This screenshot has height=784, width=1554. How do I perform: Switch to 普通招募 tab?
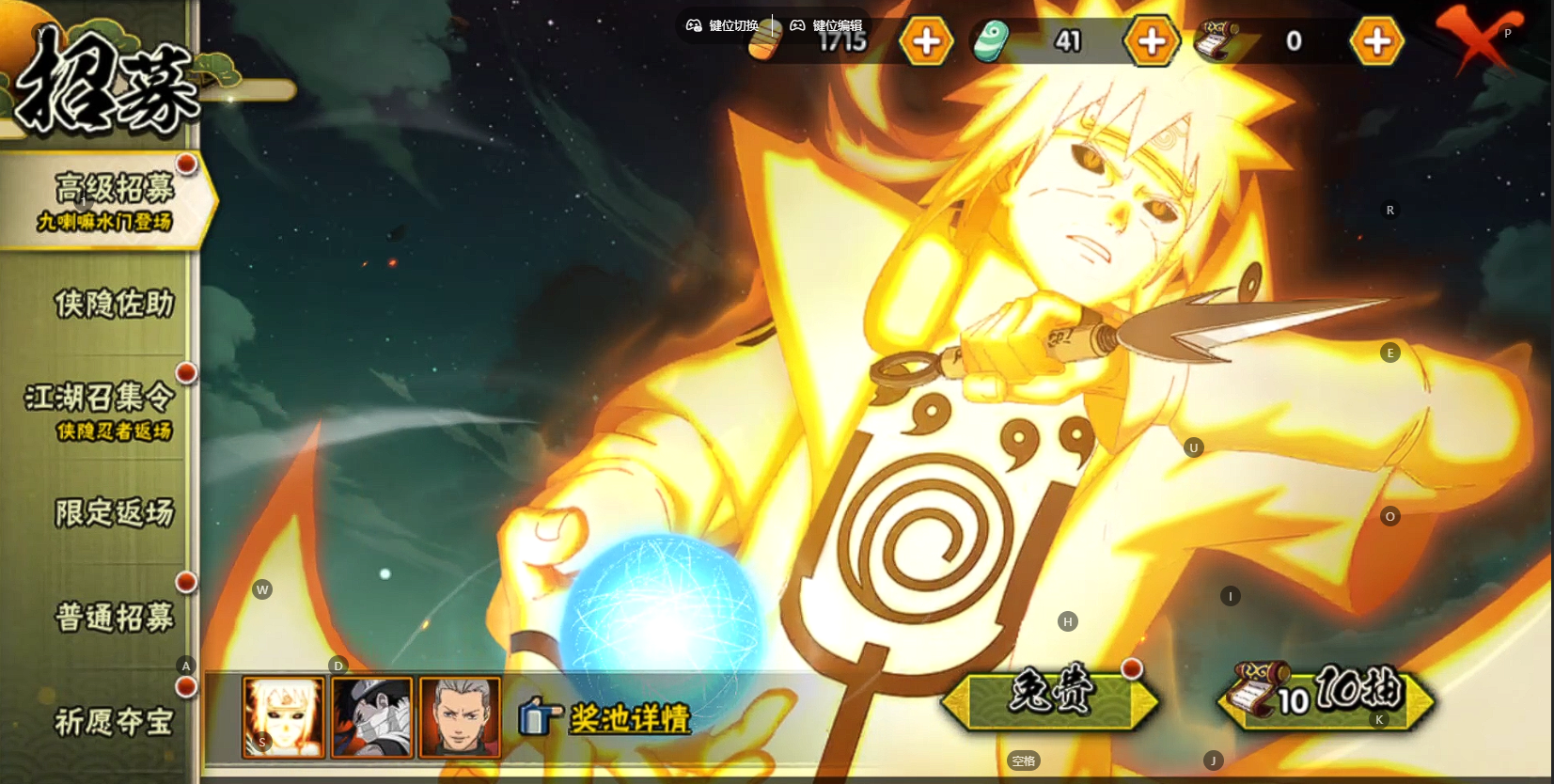[x=113, y=617]
